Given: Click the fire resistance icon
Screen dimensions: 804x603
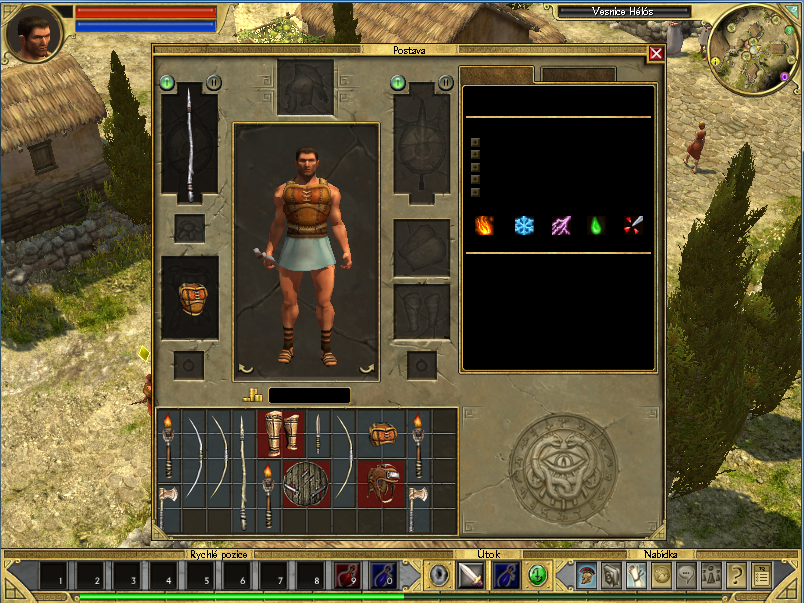Looking at the screenshot, I should coord(485,226).
